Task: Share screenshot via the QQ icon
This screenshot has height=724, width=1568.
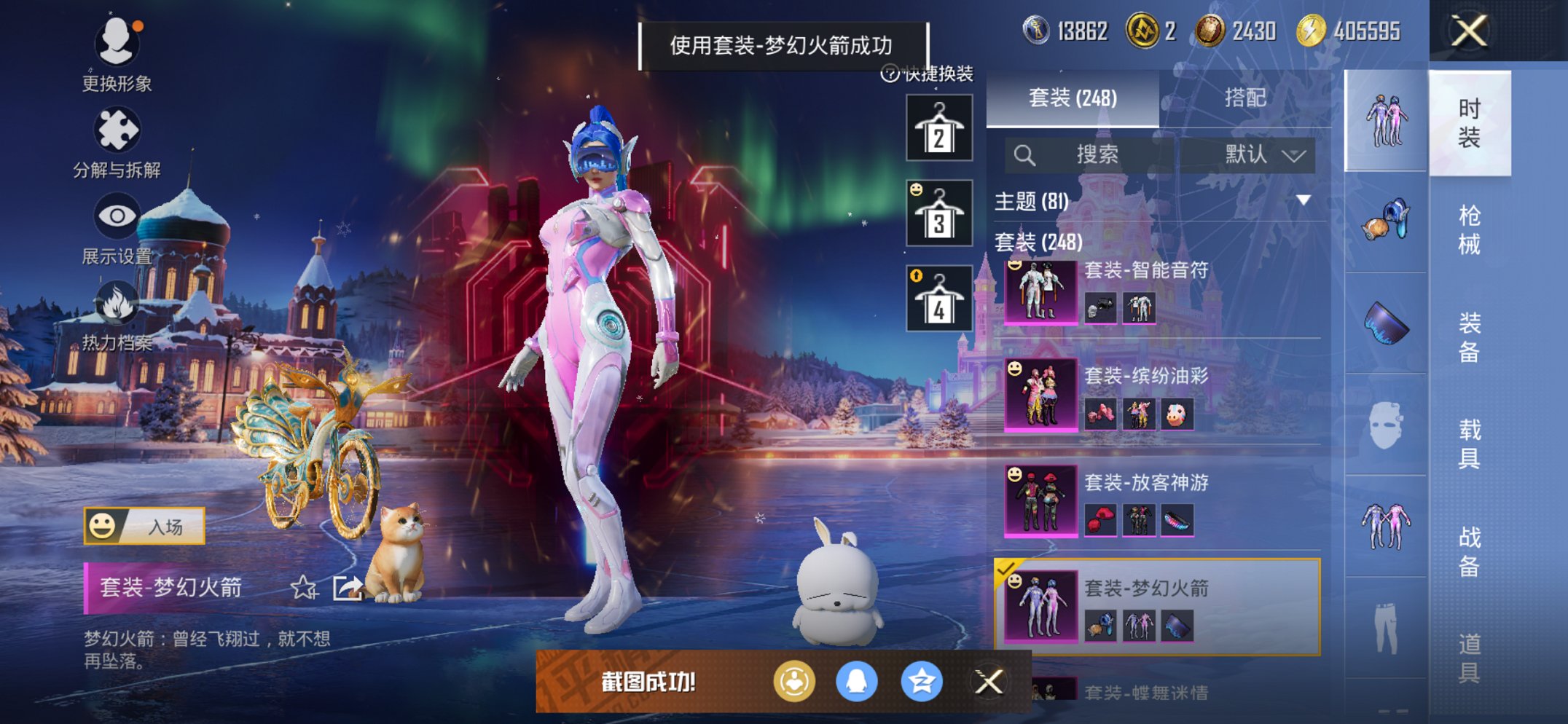Action: [x=858, y=682]
